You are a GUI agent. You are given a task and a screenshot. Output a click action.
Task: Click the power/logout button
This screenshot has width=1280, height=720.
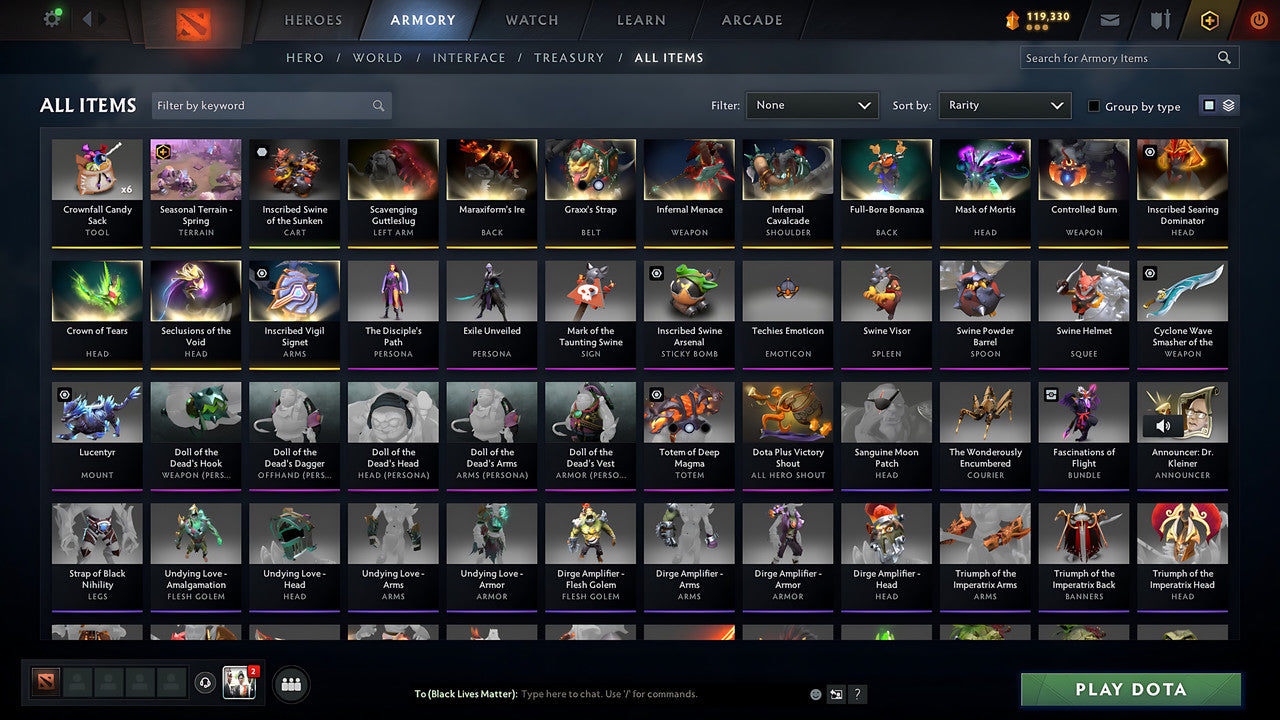[x=1259, y=19]
